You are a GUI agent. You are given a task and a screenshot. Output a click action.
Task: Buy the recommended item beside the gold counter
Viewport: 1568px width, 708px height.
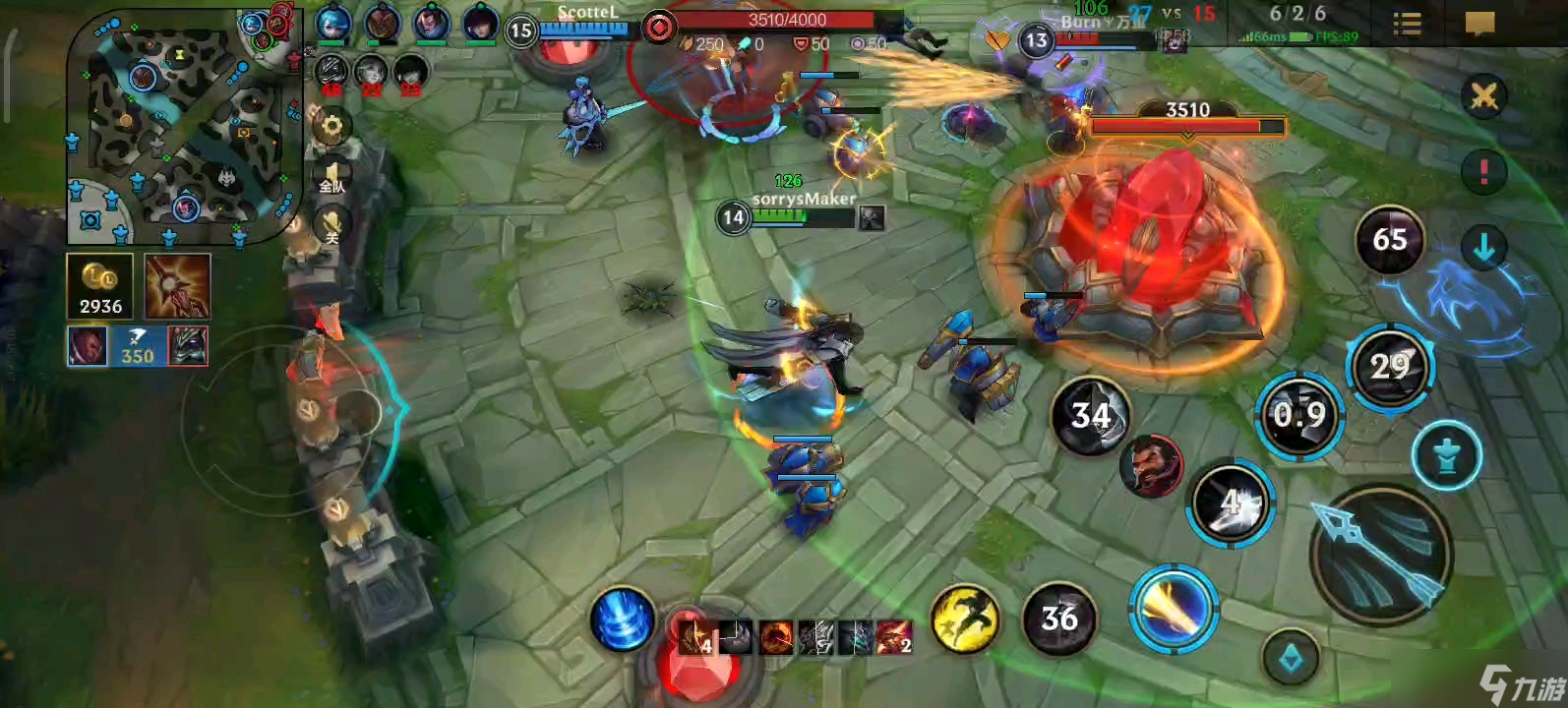(178, 287)
